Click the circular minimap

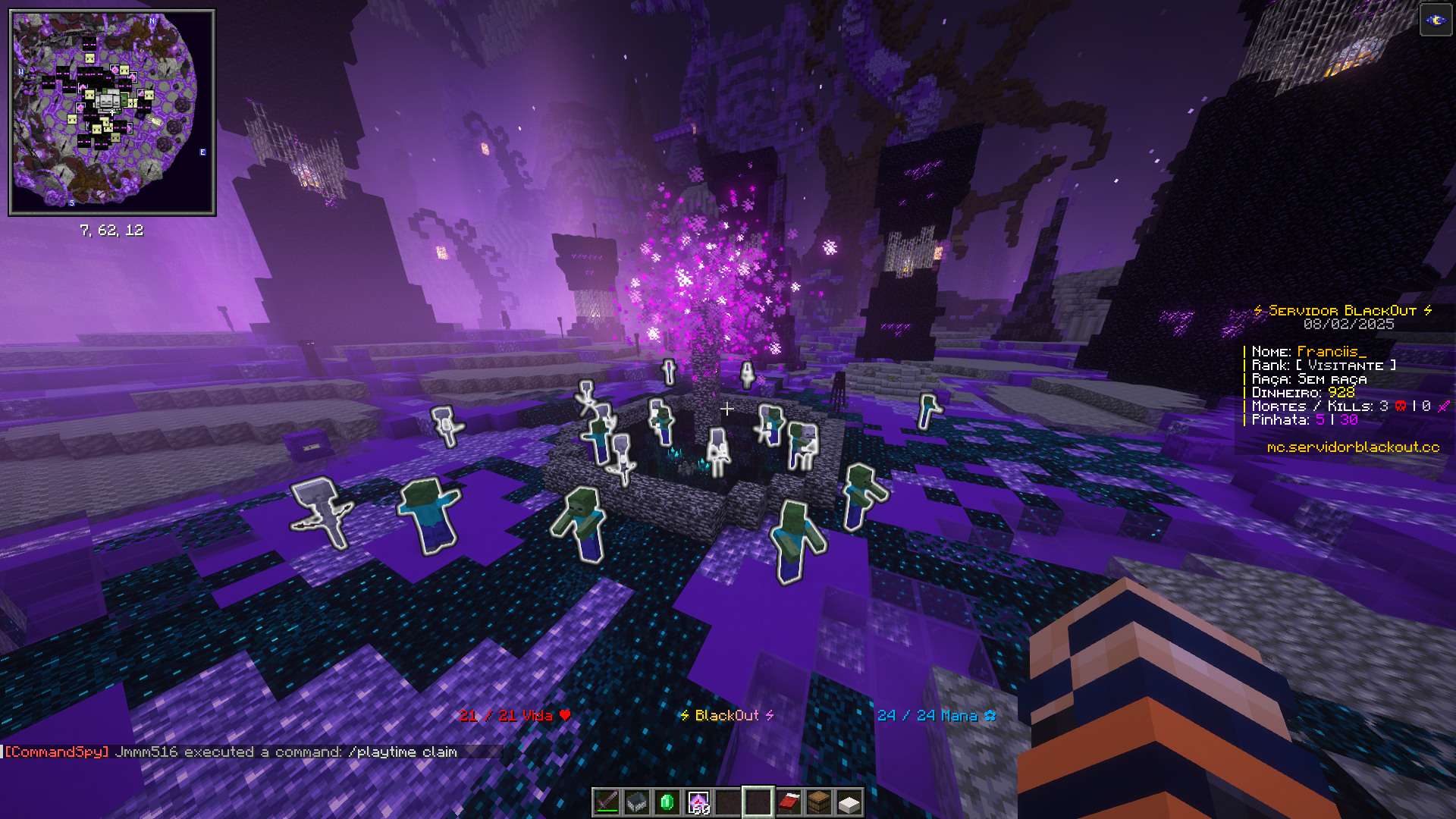click(x=111, y=112)
